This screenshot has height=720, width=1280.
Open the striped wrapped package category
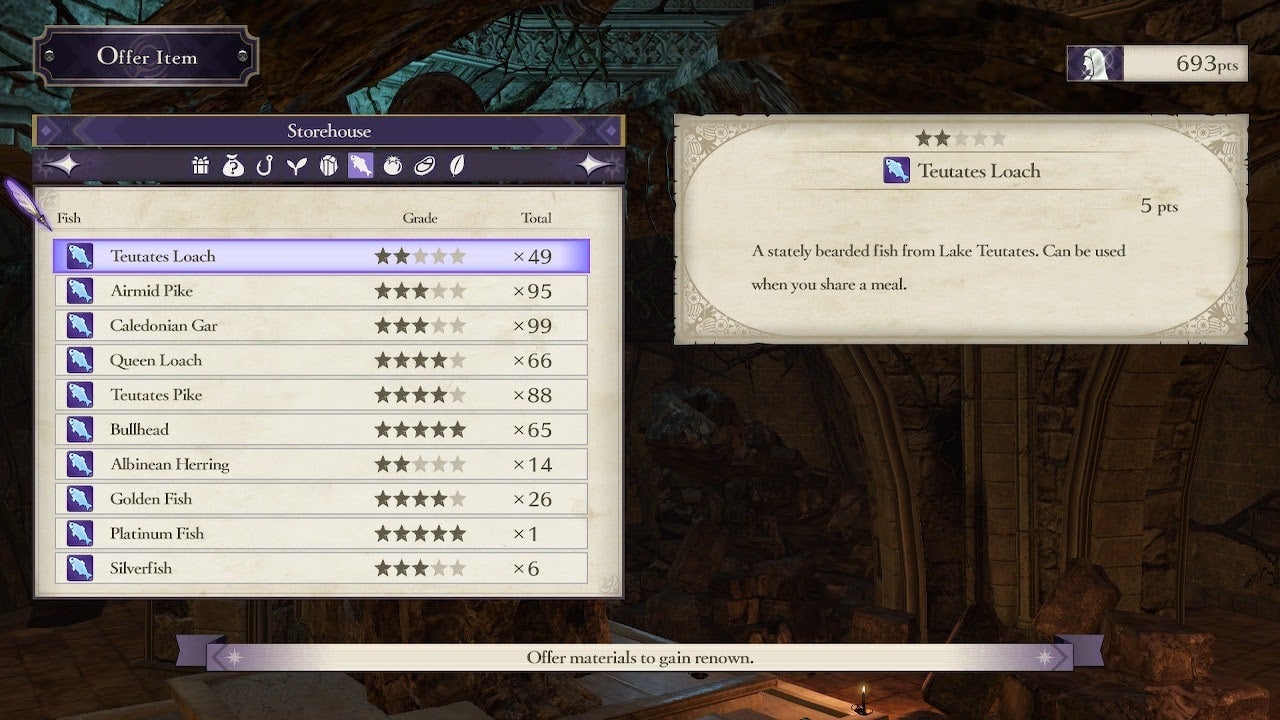tap(328, 166)
